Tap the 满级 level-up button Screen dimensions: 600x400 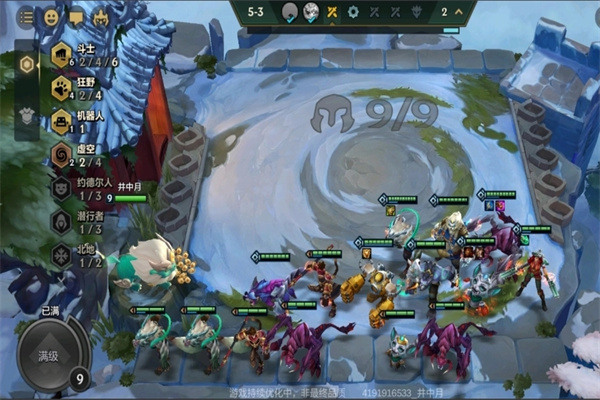click(x=50, y=356)
